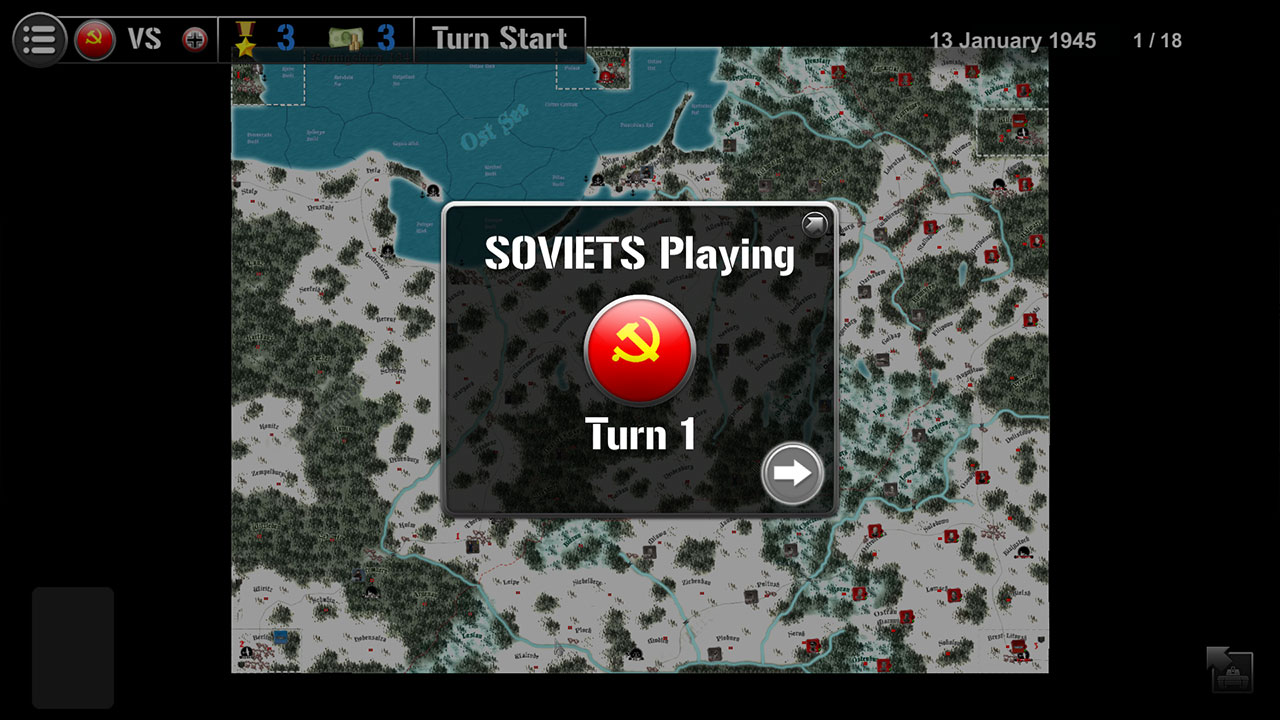This screenshot has width=1280, height=720.
Task: Click the SOVIETS Playing dialog title
Action: click(639, 254)
